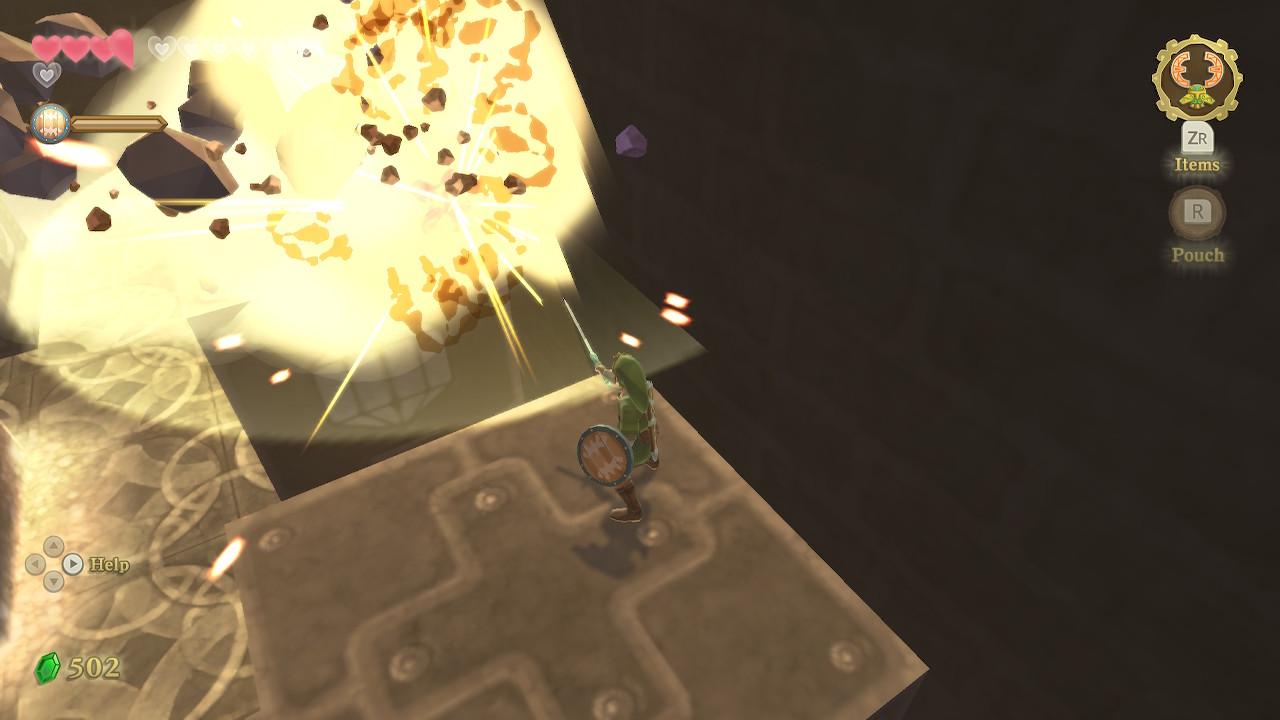Show the Help controls panel
Screen dimensions: 1280x720
[x=73, y=564]
